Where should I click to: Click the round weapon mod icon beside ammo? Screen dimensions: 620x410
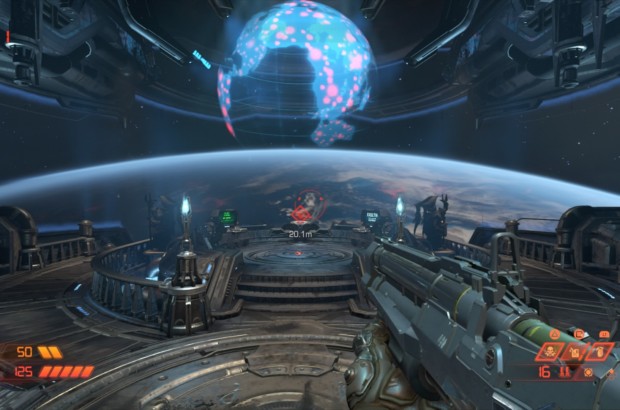(x=588, y=373)
